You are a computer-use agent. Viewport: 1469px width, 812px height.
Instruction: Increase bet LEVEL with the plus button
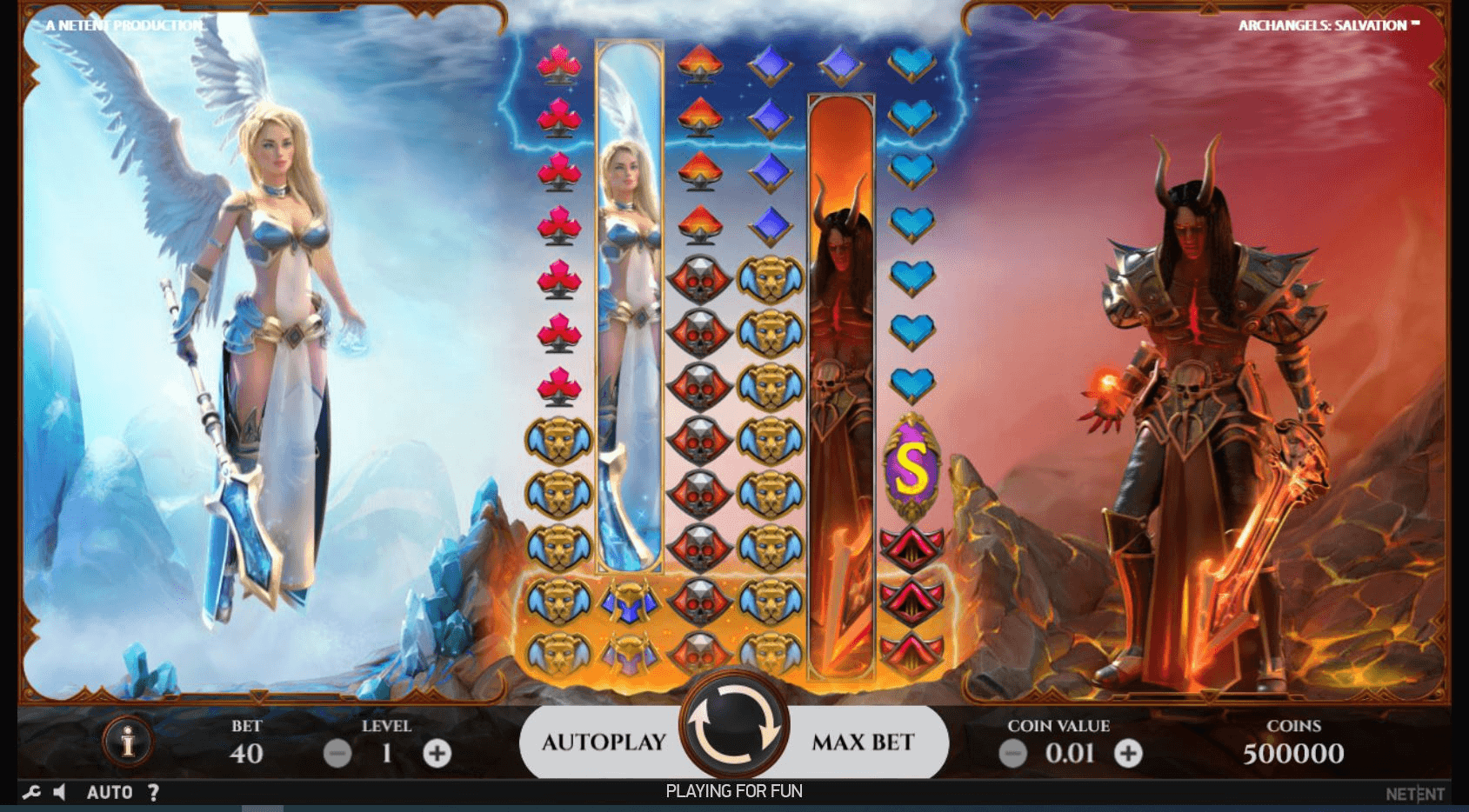pos(436,753)
